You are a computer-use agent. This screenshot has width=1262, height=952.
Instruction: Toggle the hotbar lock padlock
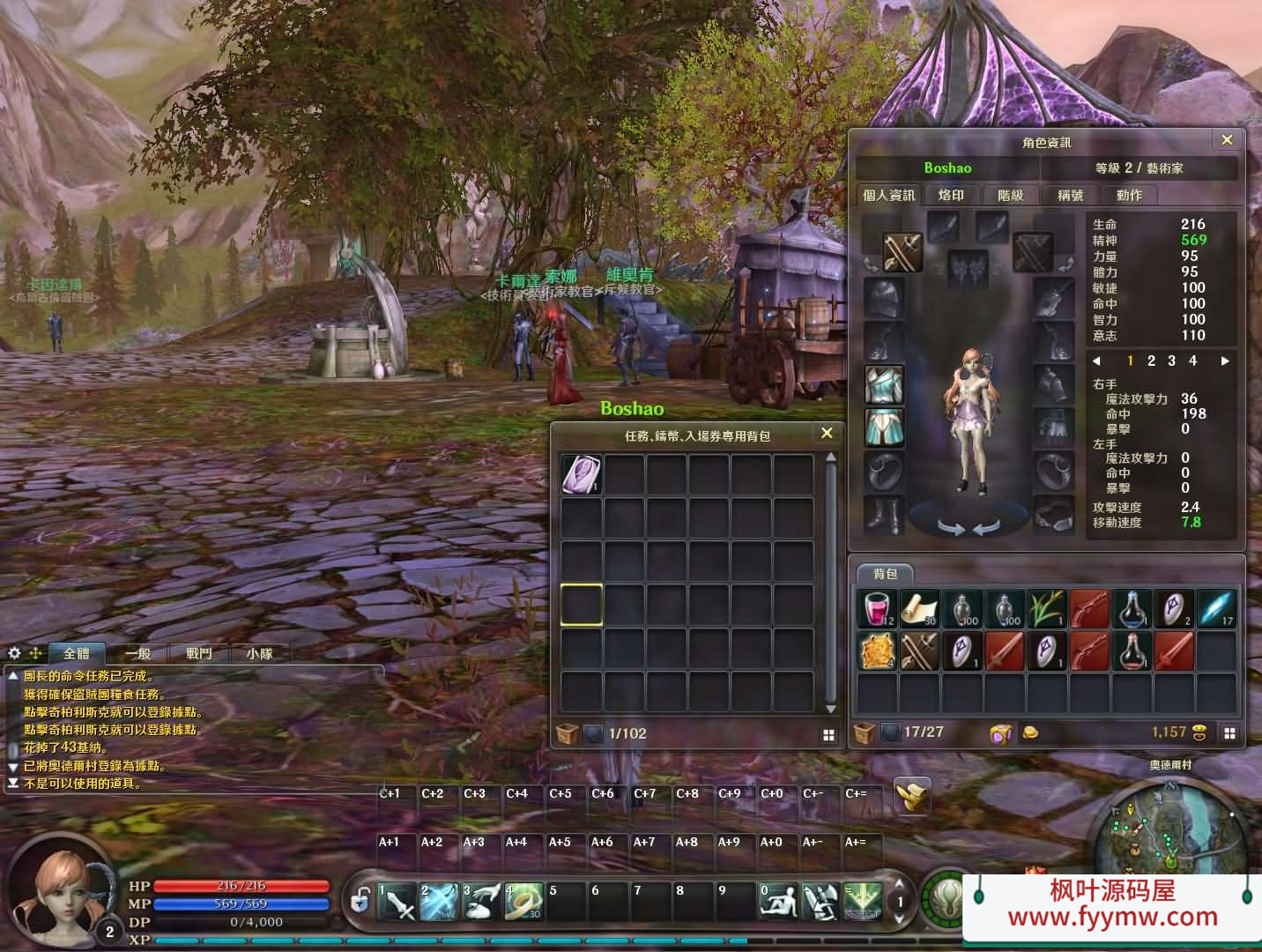(360, 901)
